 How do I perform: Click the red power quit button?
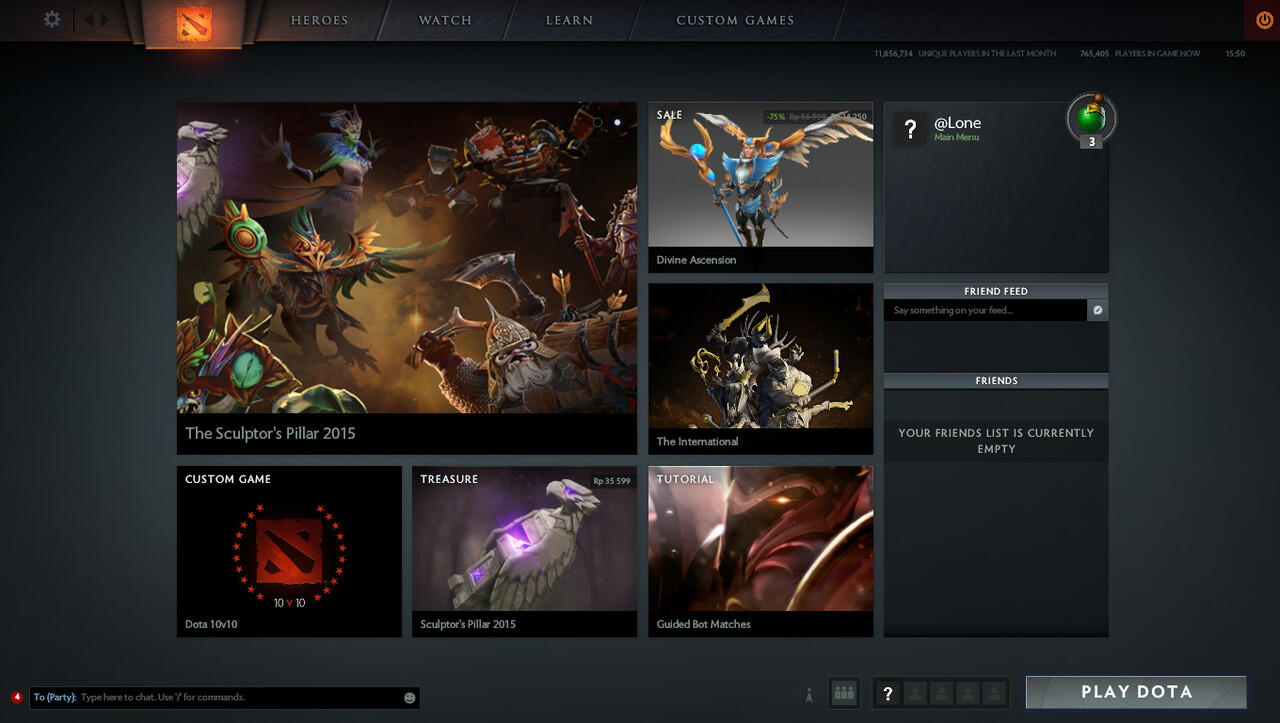pos(1264,20)
